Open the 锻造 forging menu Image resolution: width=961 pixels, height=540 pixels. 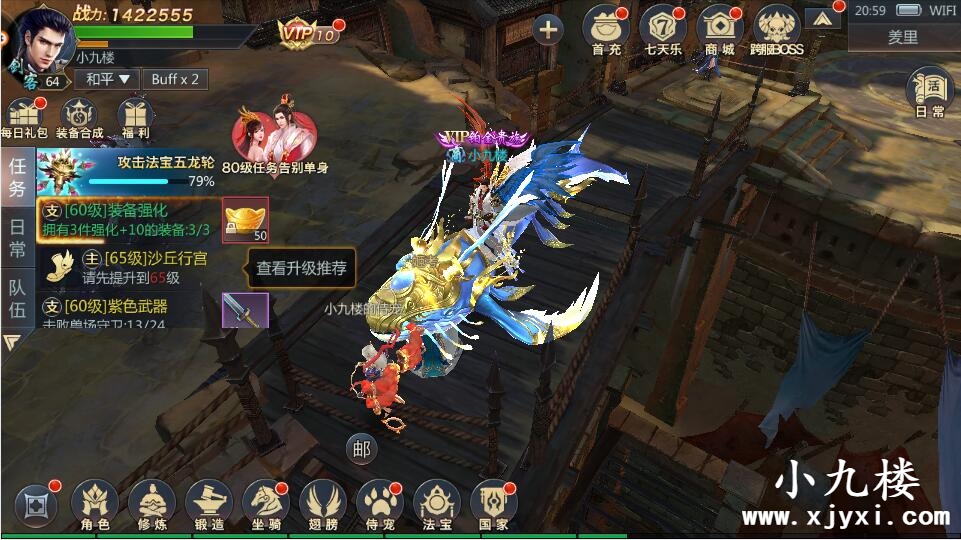[209, 504]
